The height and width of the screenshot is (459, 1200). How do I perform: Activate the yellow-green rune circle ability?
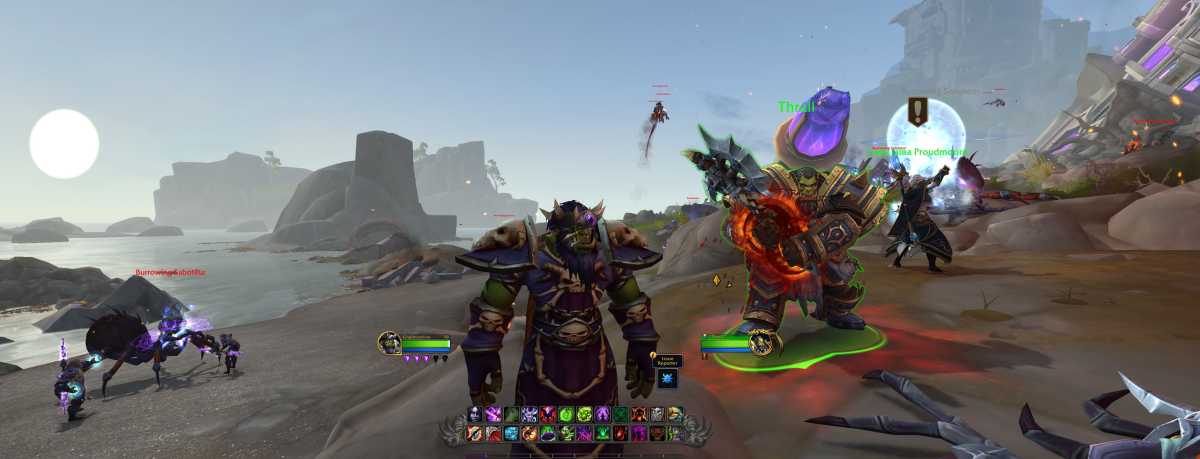click(x=584, y=414)
